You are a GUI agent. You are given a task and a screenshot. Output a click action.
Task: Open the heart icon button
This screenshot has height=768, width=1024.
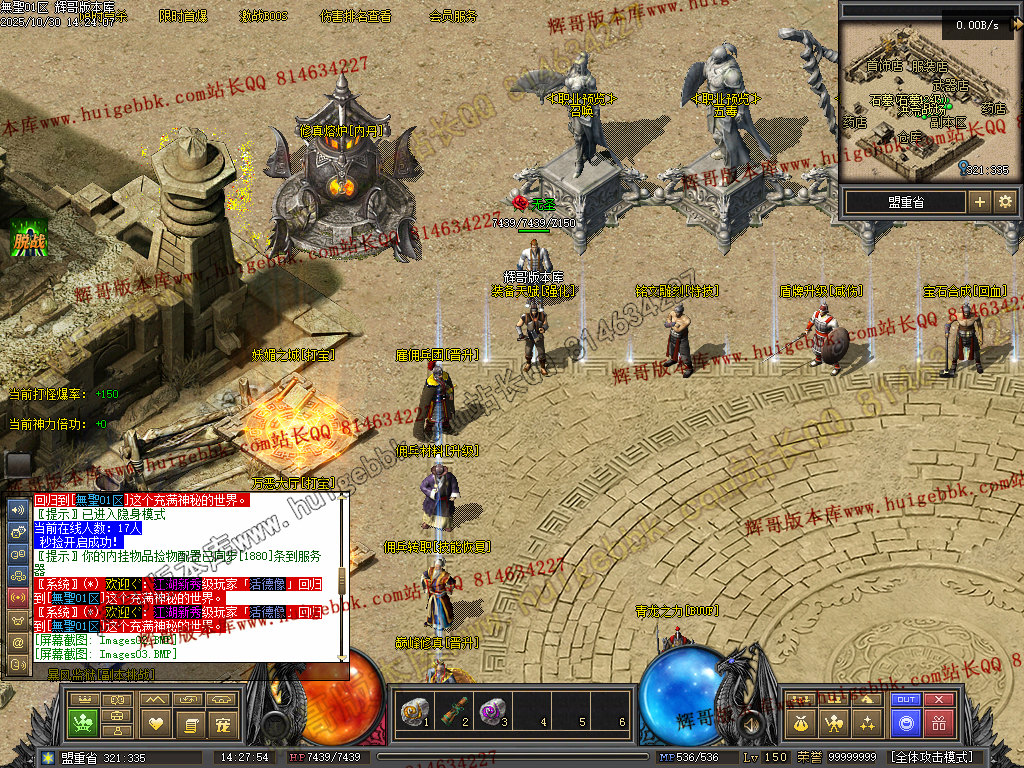(154, 722)
